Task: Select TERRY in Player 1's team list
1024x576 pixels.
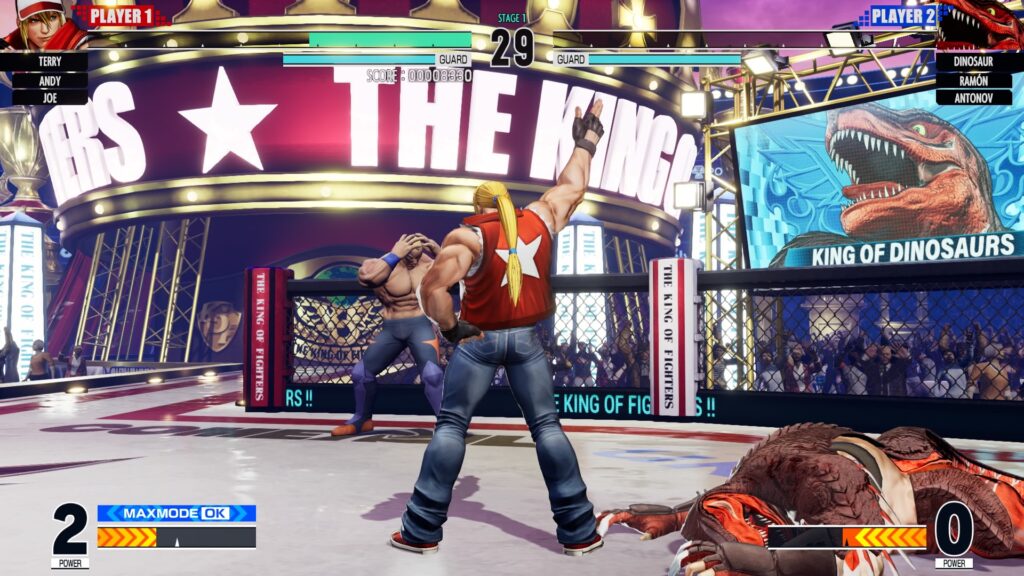Action: 49,62
